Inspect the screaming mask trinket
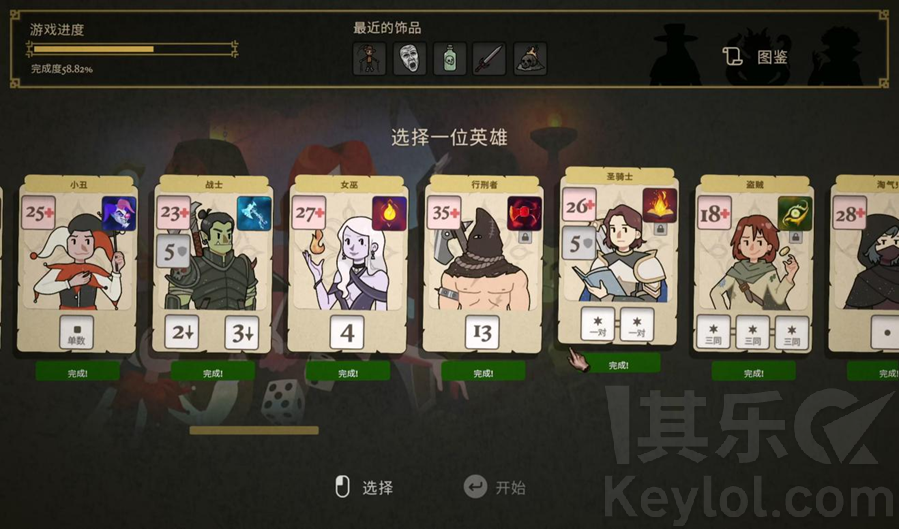The height and width of the screenshot is (529, 899). click(x=409, y=59)
